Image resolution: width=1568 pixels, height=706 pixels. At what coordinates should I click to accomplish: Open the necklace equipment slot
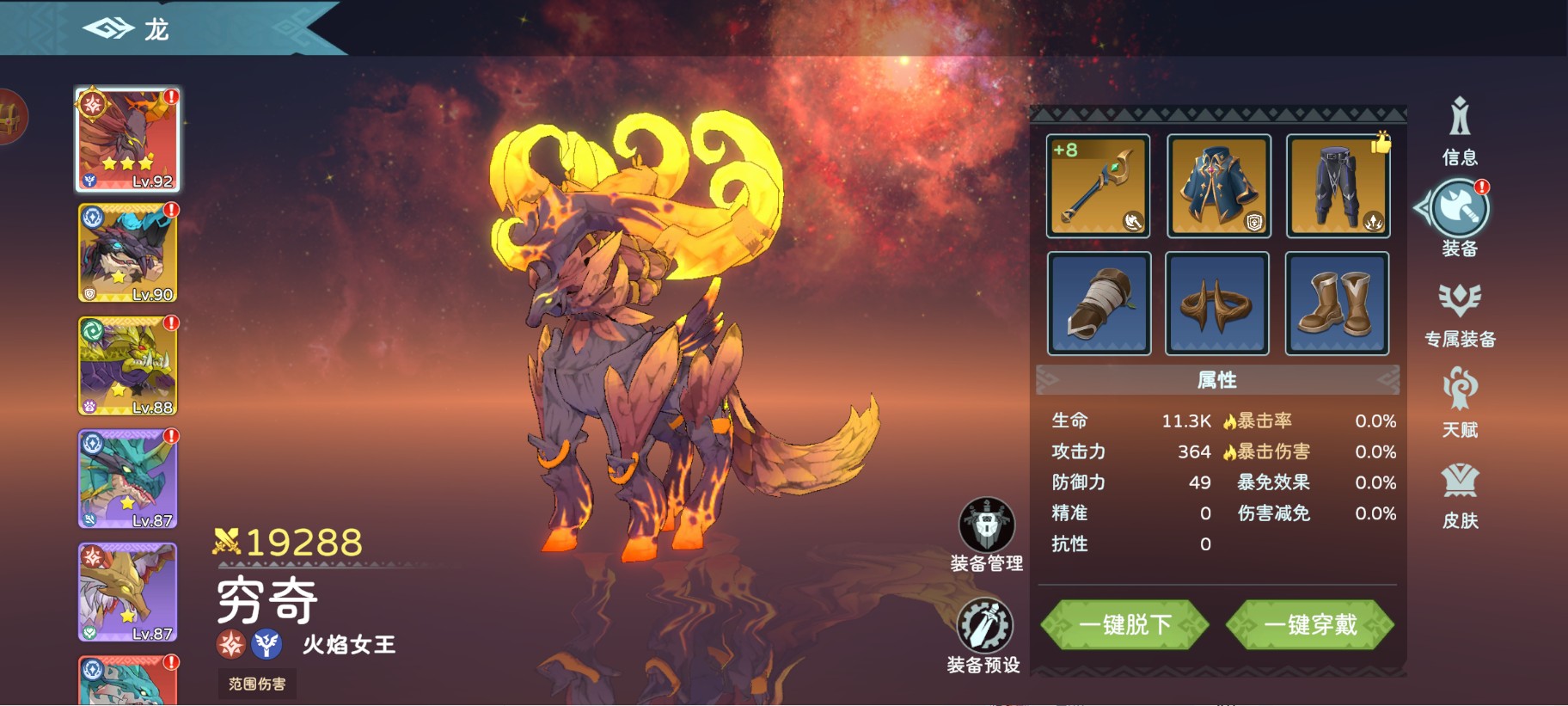coord(1217,303)
